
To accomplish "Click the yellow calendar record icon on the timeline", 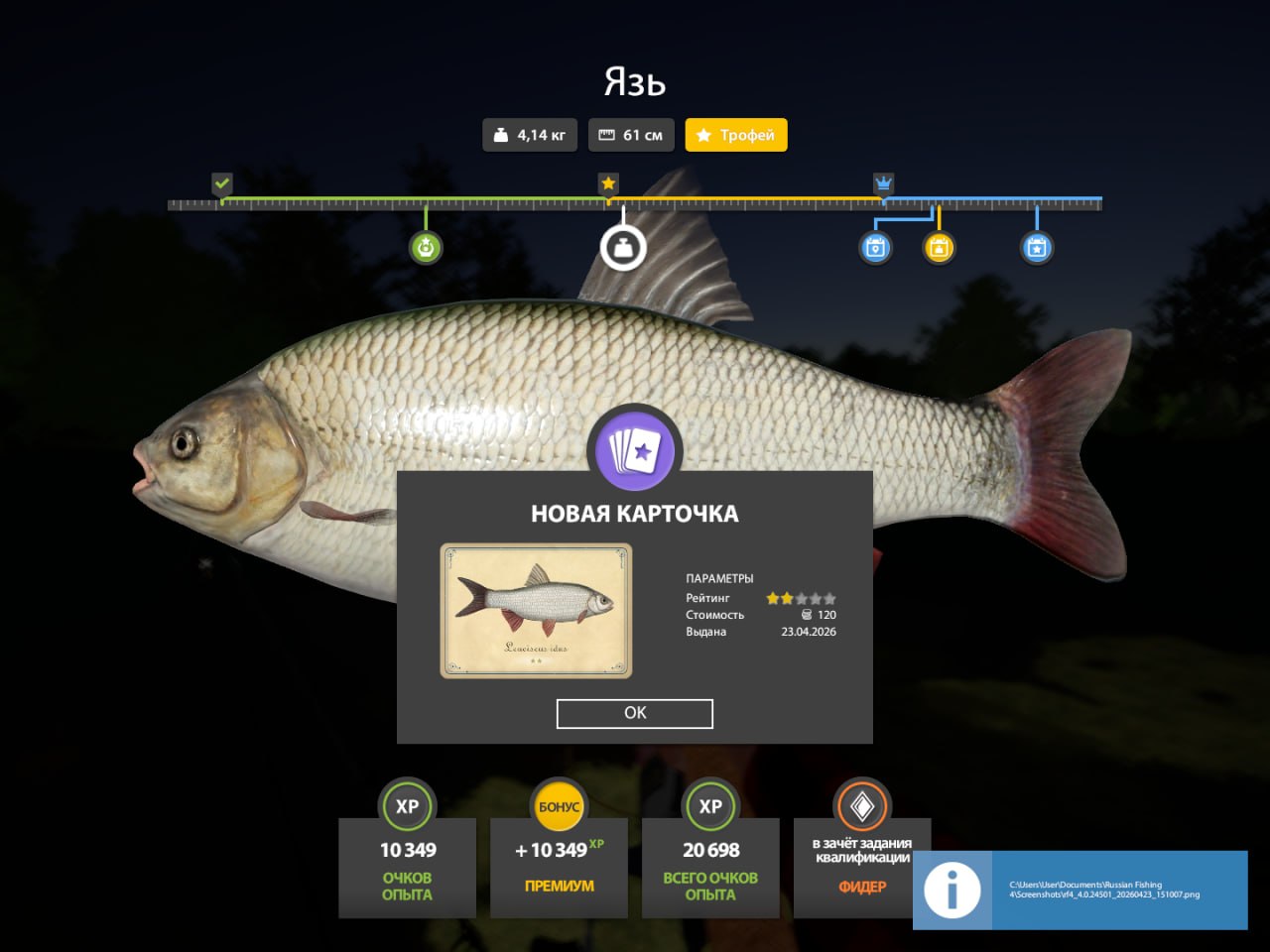I will click(x=937, y=248).
